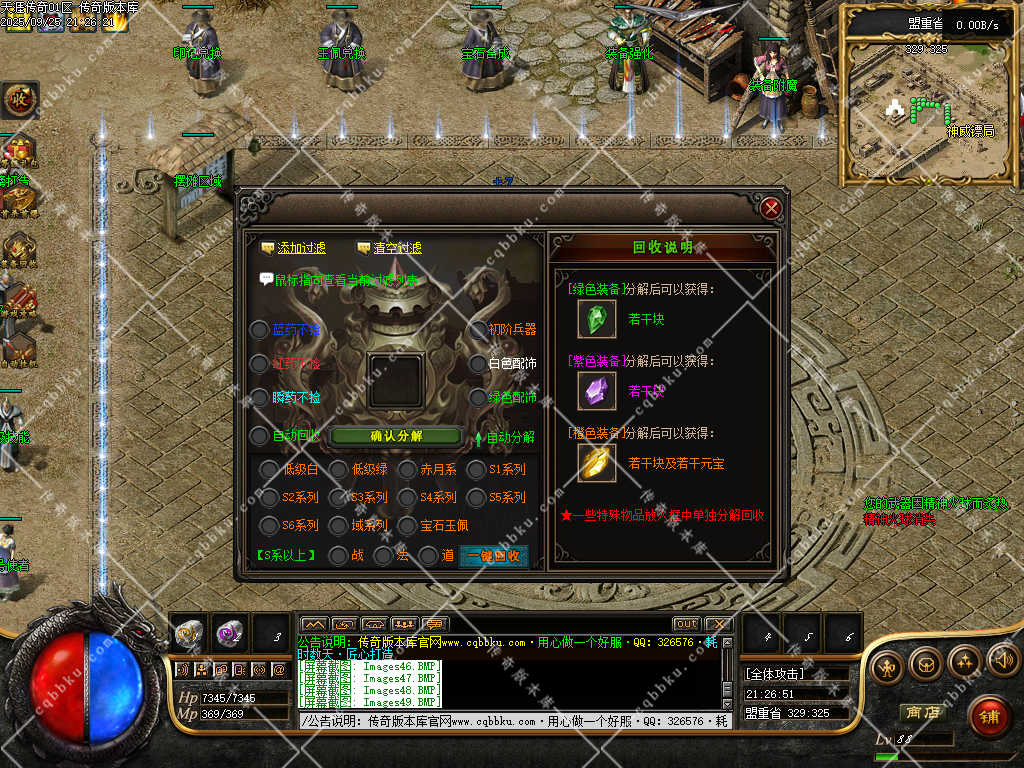Toggle the 红药不捡 option

pos(259,364)
